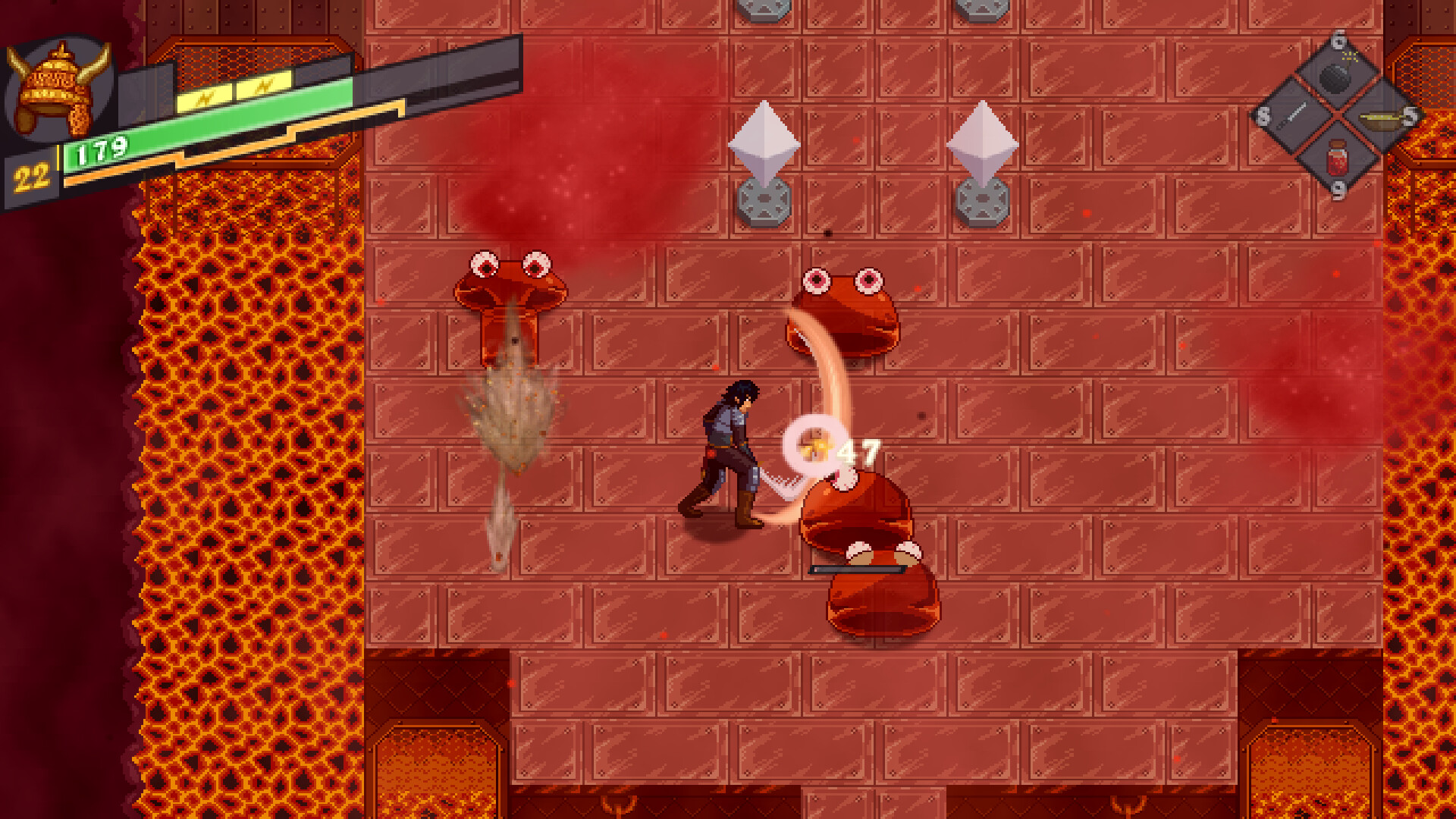
Task: Toggle the slot 8 number badge
Action: pos(1262,116)
